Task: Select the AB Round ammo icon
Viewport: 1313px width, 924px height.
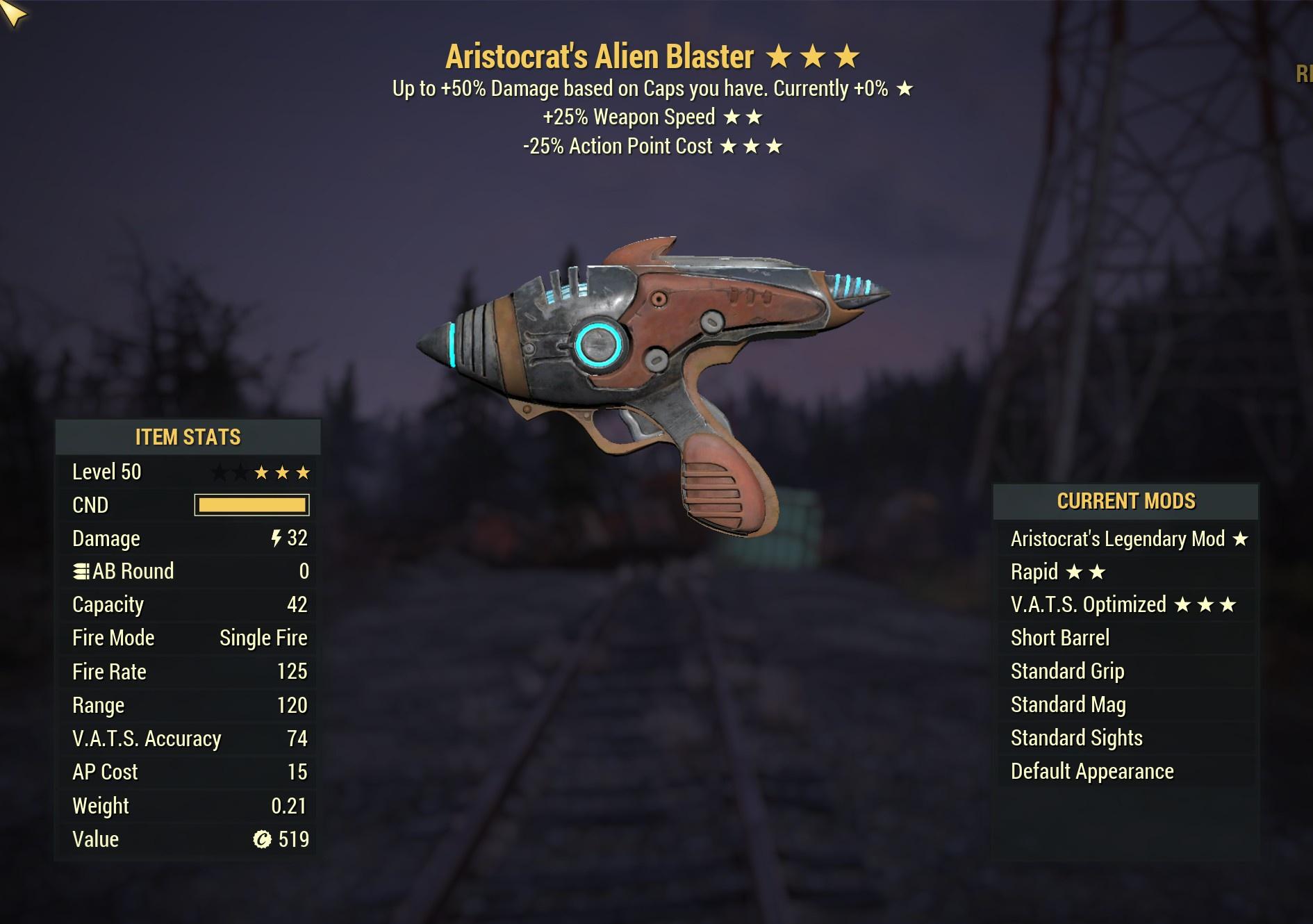Action: [81, 571]
